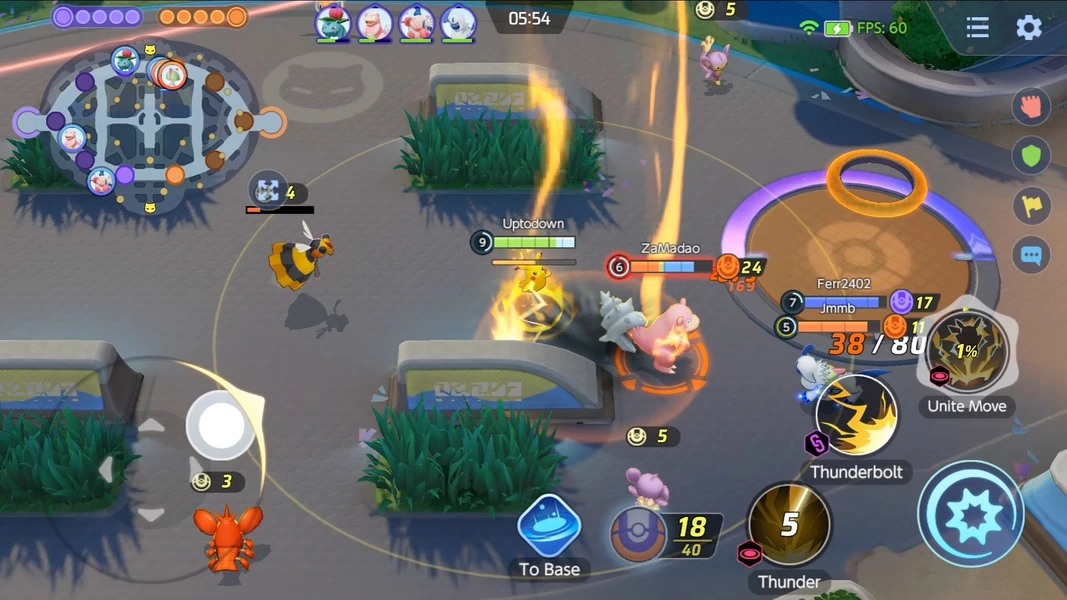Tap the Aeos energy score button
The height and width of the screenshot is (600, 1067).
[640, 534]
